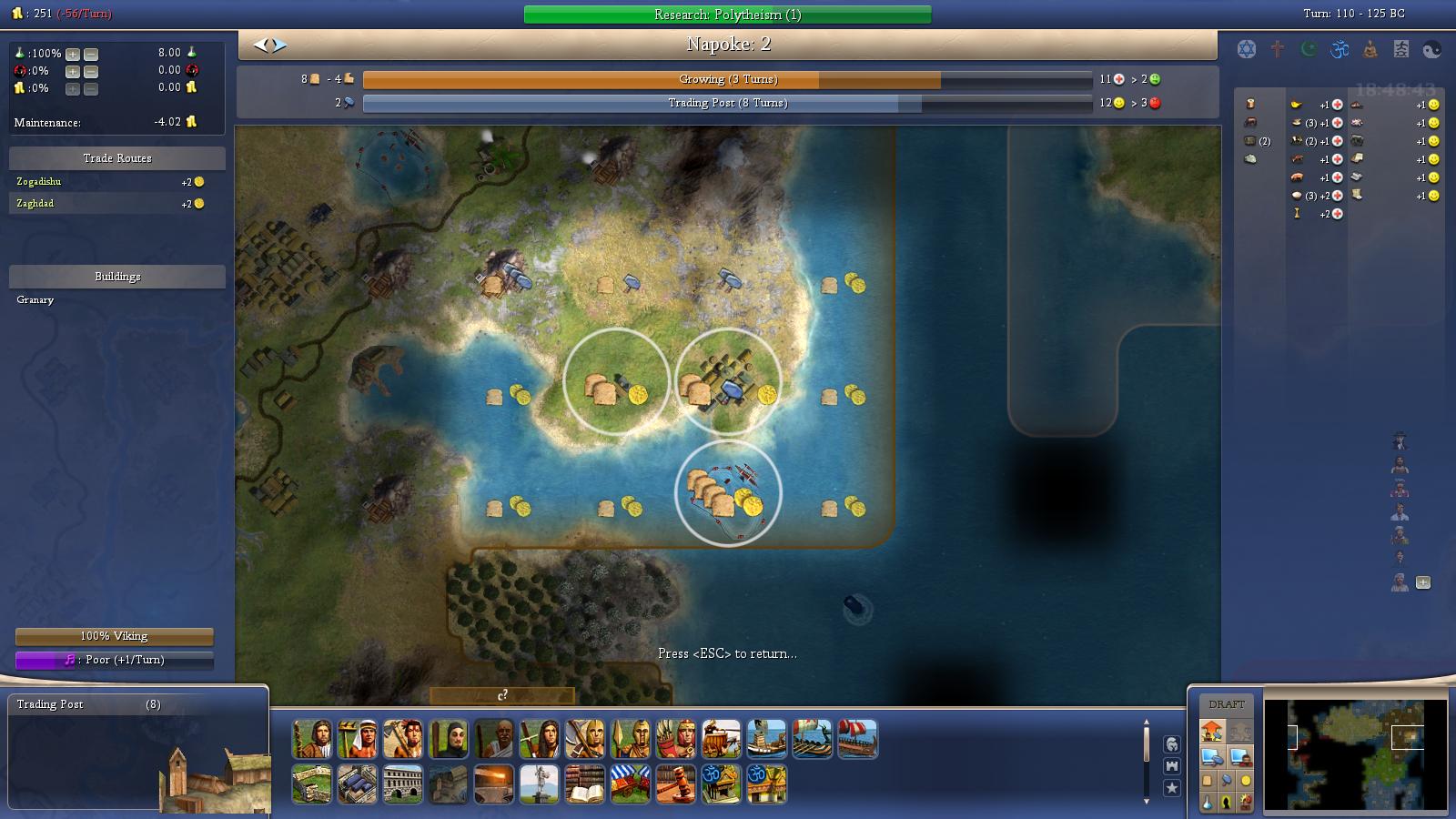Choose the Market stall to build
Screen dimensions: 1456x819
pos(632,784)
